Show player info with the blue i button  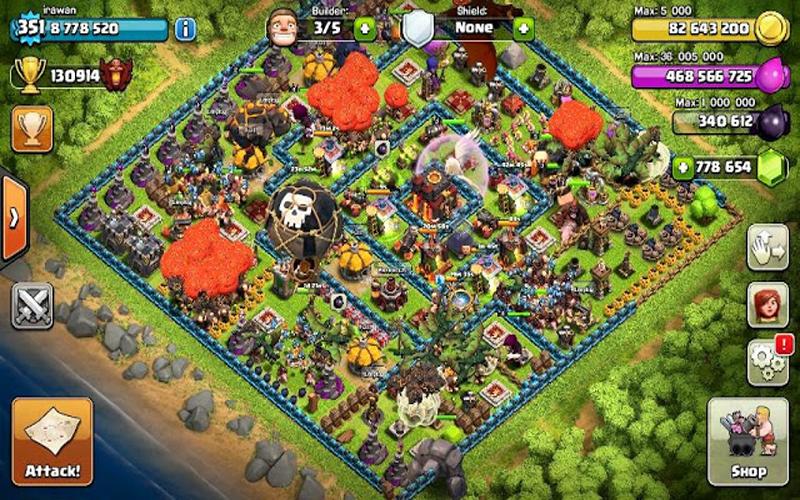[185, 28]
